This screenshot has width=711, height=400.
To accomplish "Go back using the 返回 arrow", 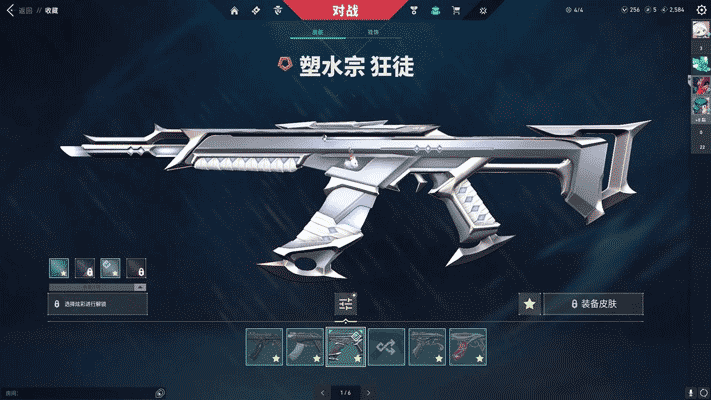I will point(10,10).
